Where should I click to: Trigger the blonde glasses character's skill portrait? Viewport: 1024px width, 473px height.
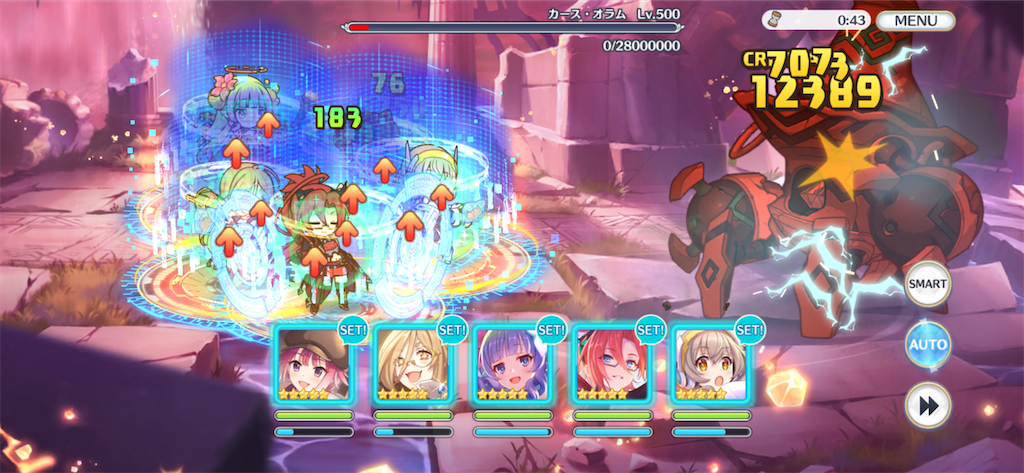point(412,363)
